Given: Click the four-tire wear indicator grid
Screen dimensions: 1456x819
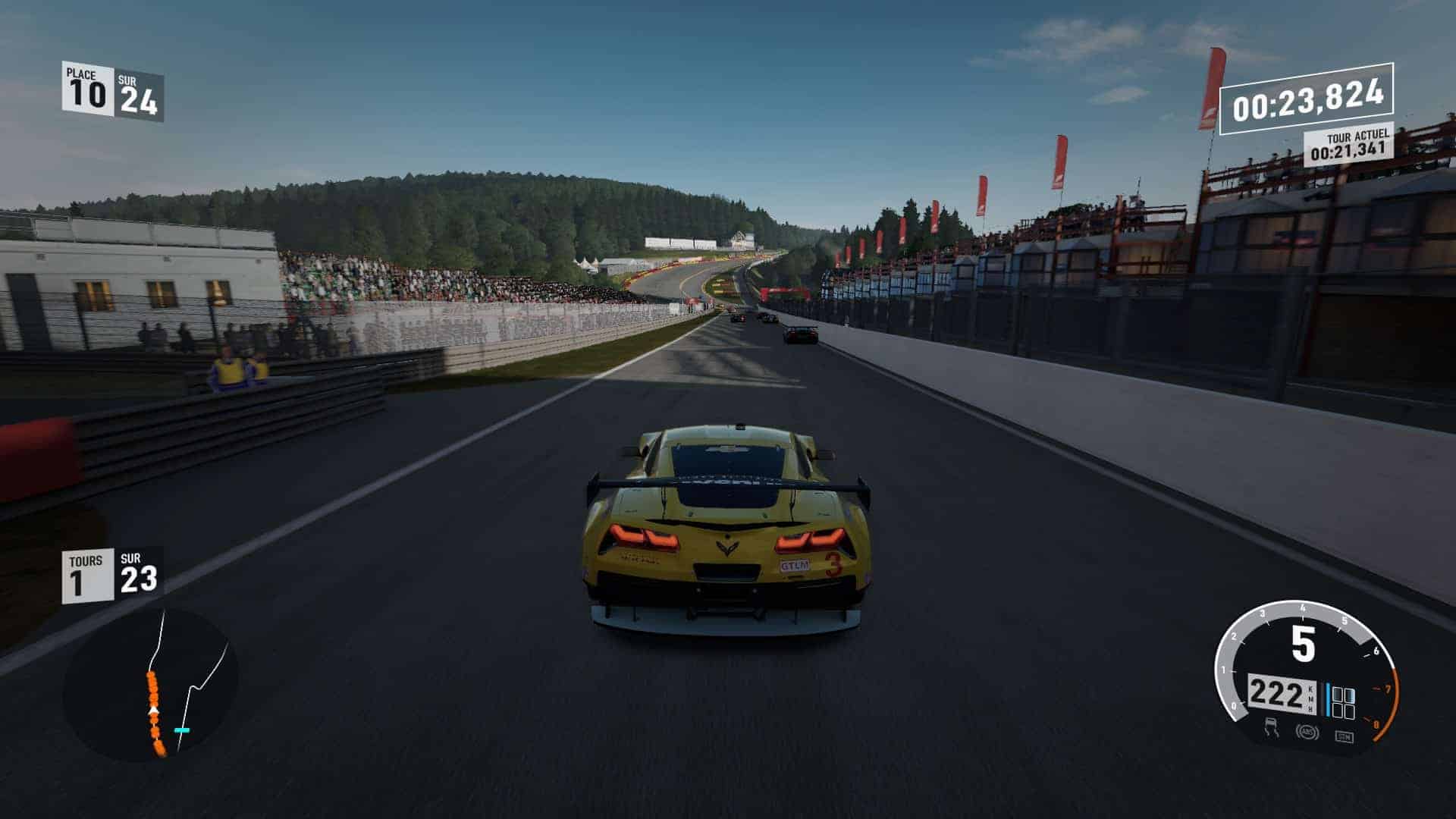Looking at the screenshot, I should click(x=1343, y=703).
